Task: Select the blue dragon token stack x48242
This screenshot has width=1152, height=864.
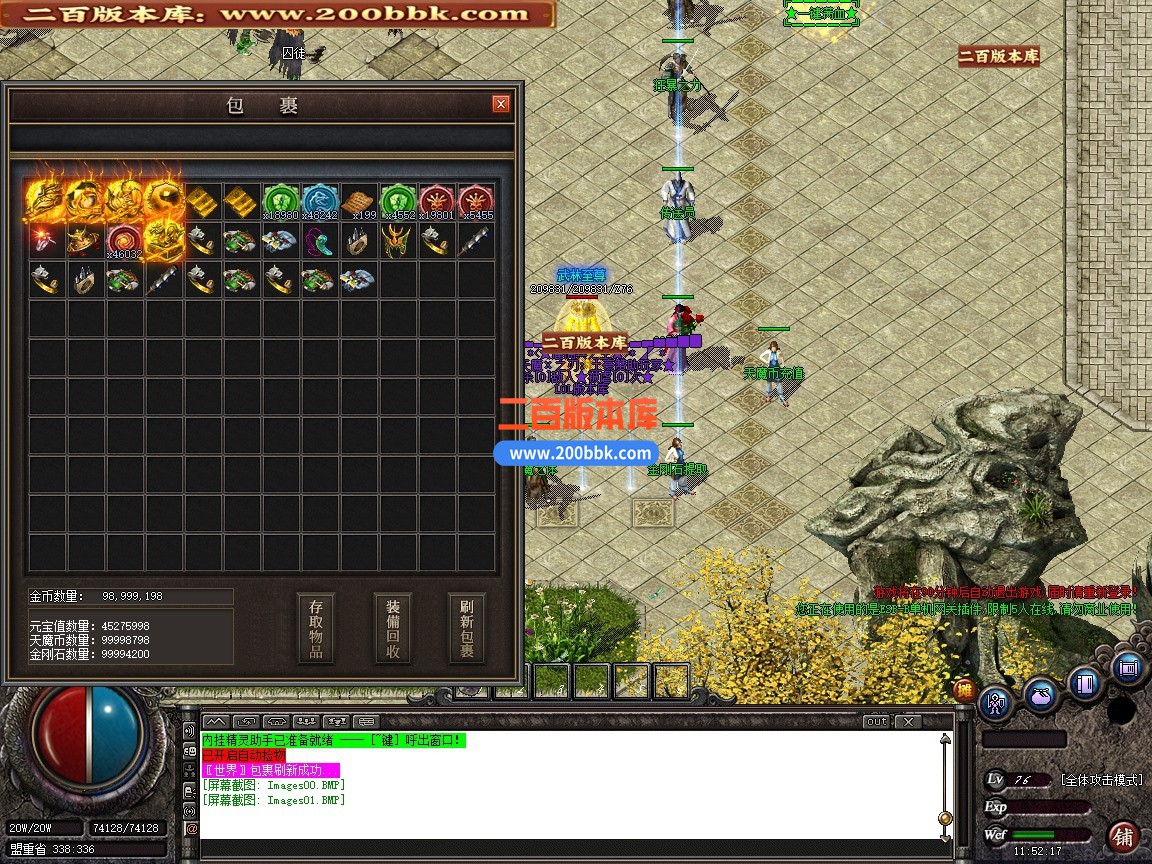Action: [x=320, y=201]
